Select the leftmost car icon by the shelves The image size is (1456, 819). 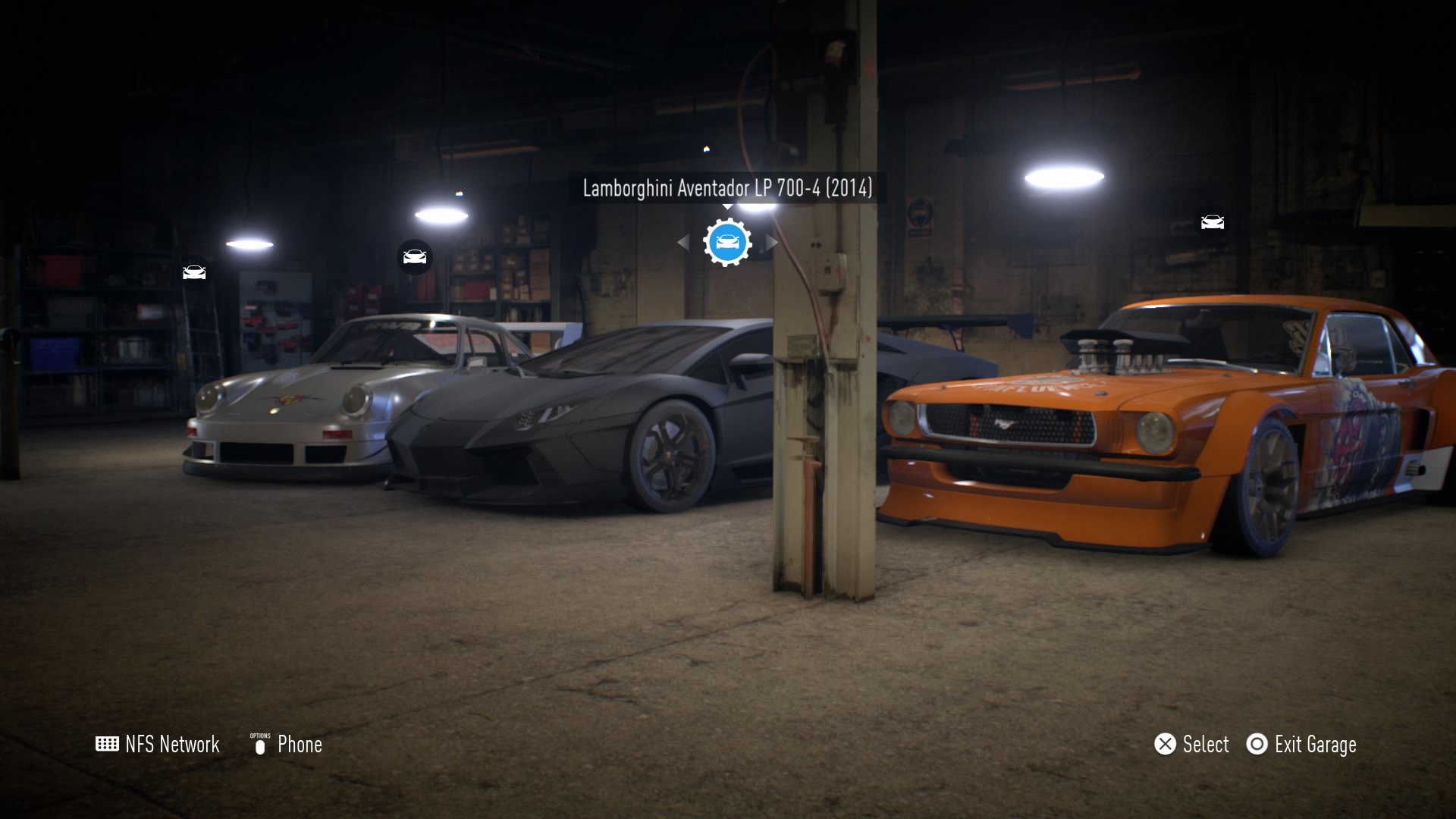pos(194,272)
